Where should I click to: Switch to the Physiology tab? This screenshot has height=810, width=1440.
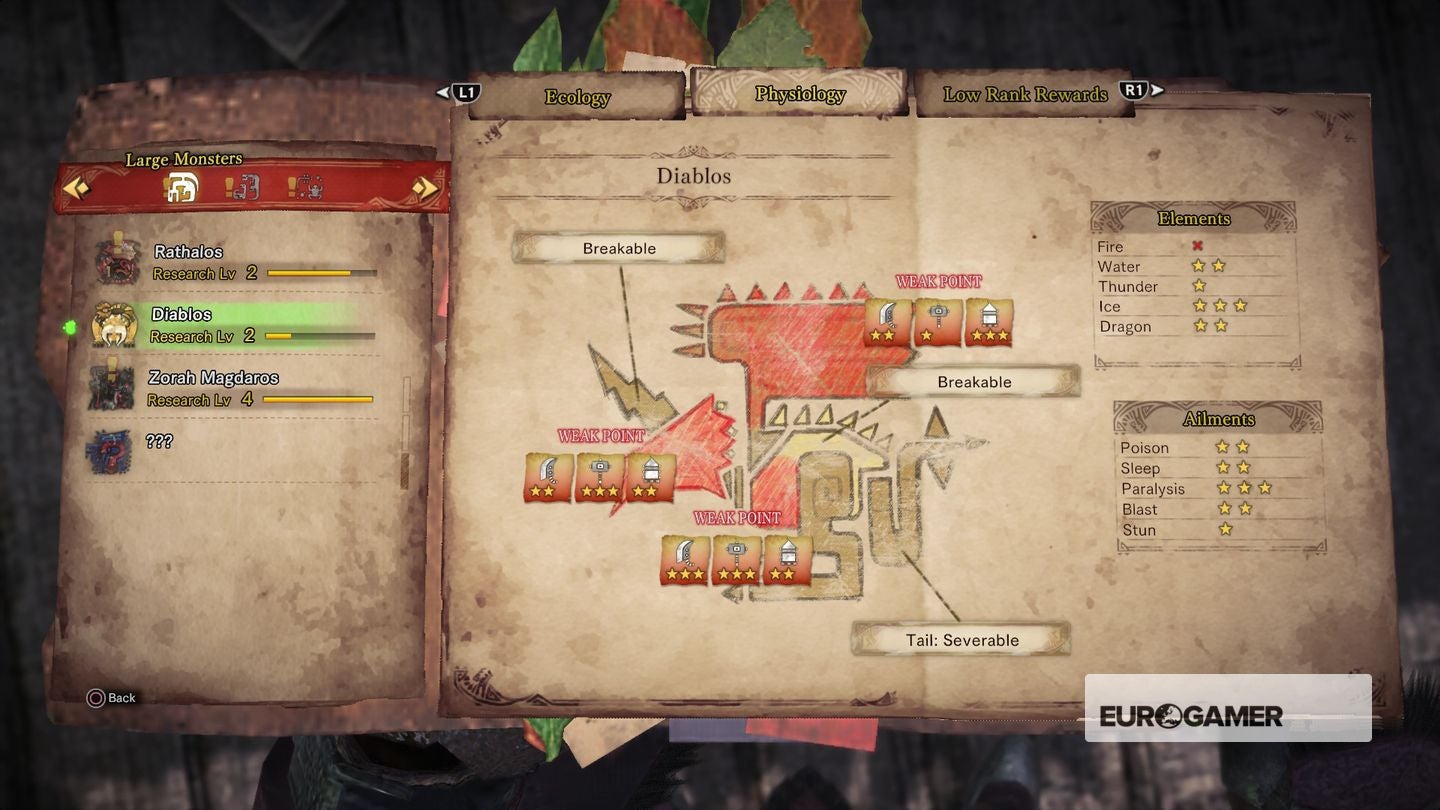coord(799,94)
